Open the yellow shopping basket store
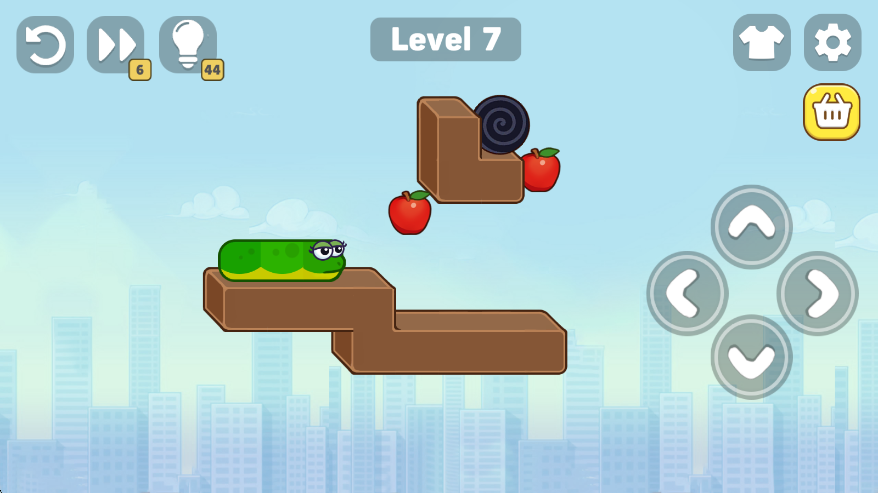Image resolution: width=878 pixels, height=493 pixels. click(831, 112)
